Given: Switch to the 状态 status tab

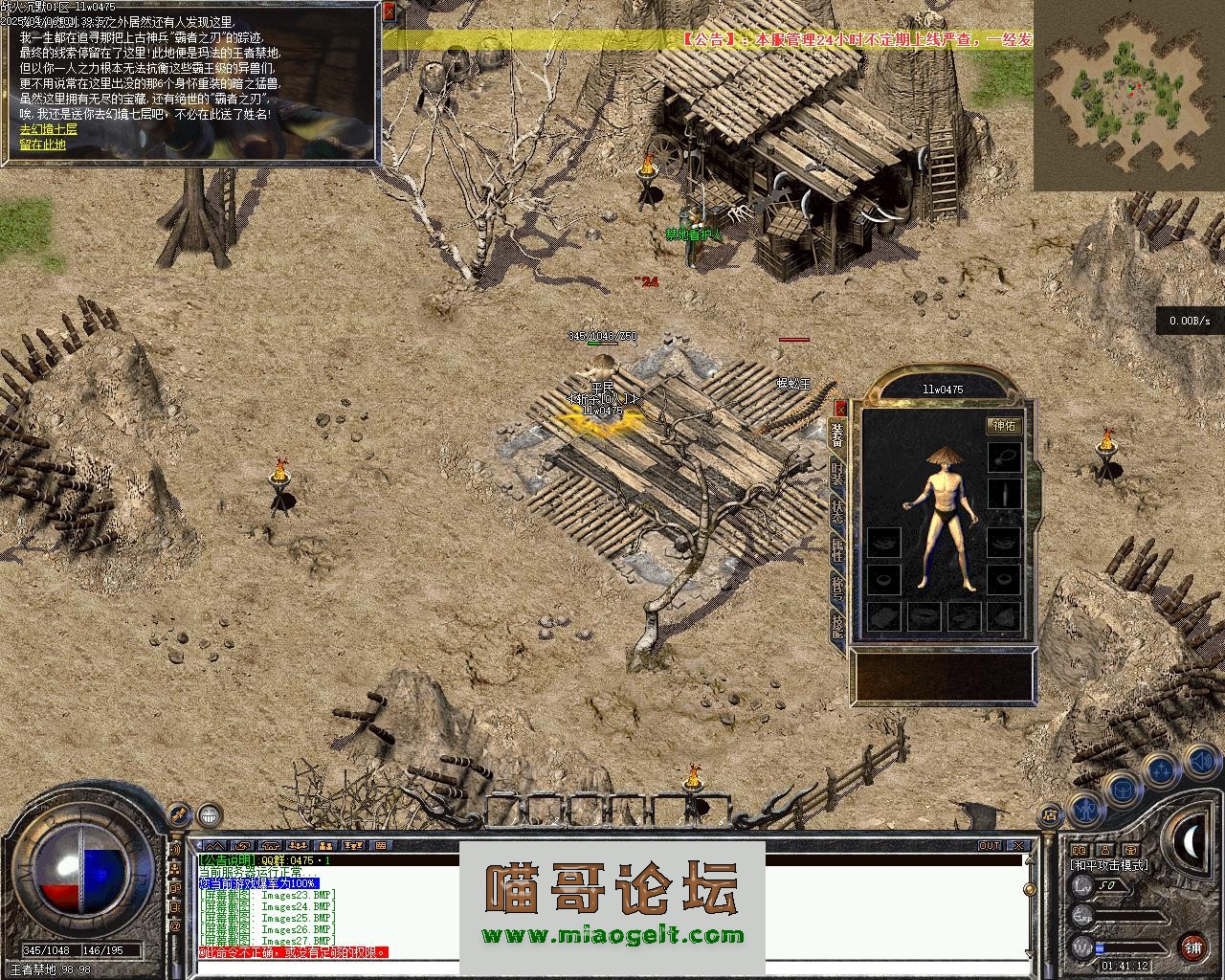Looking at the screenshot, I should 837,511.
